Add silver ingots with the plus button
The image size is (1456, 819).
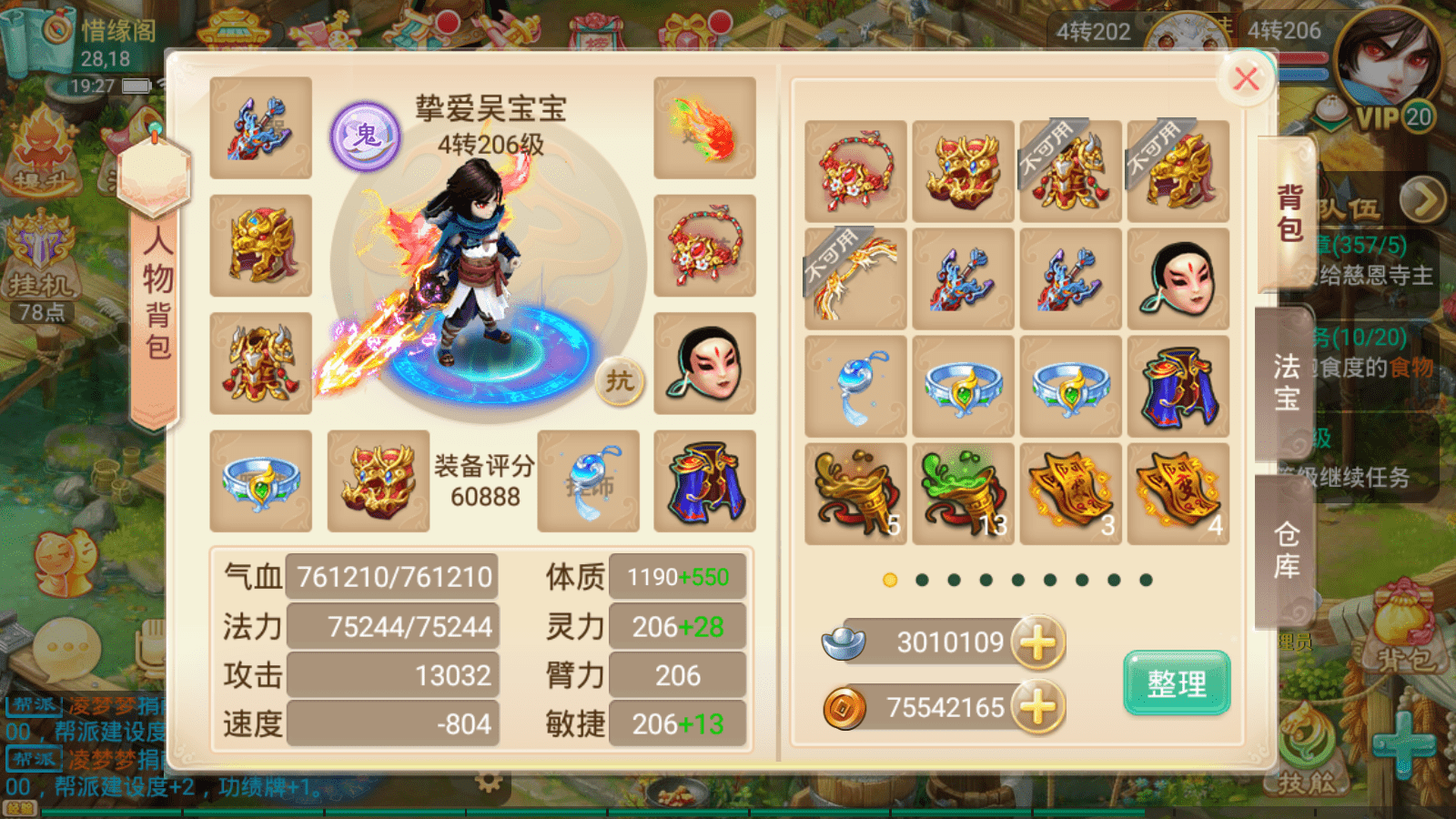pyautogui.click(x=1037, y=642)
